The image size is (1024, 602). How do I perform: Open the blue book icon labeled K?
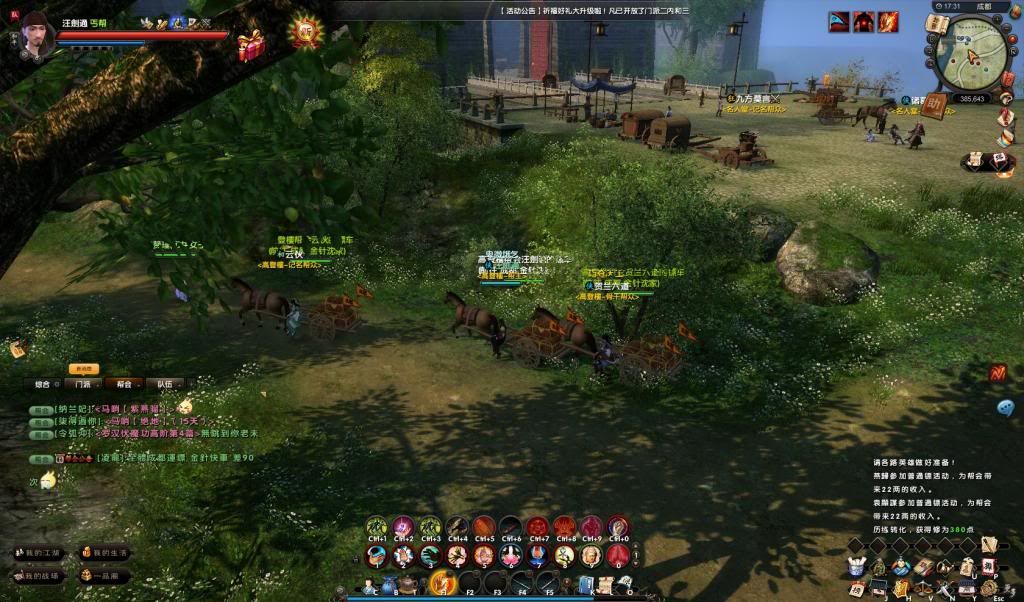tap(587, 585)
